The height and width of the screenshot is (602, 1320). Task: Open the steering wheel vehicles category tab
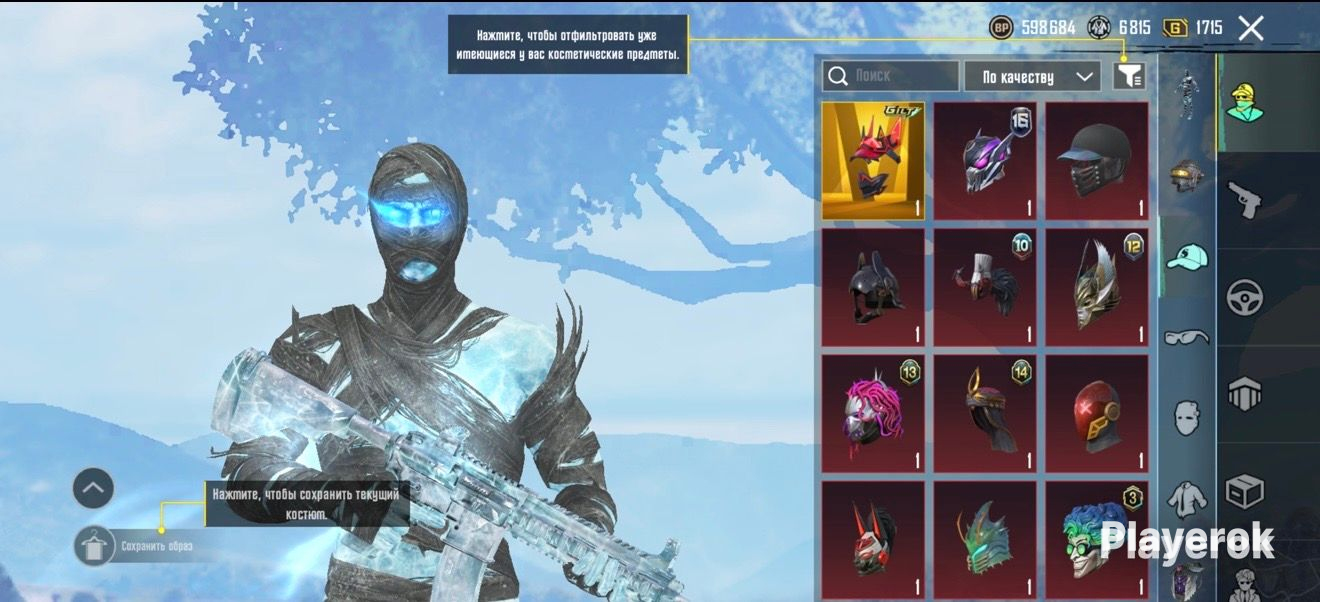click(x=1245, y=297)
